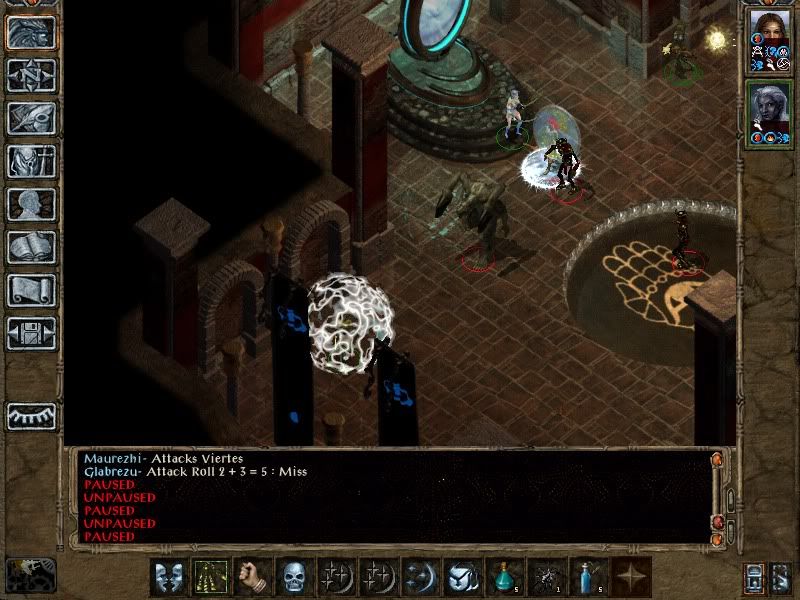The width and height of the screenshot is (800, 600).
Task: Use the fist weapon slot
Action: (253, 577)
